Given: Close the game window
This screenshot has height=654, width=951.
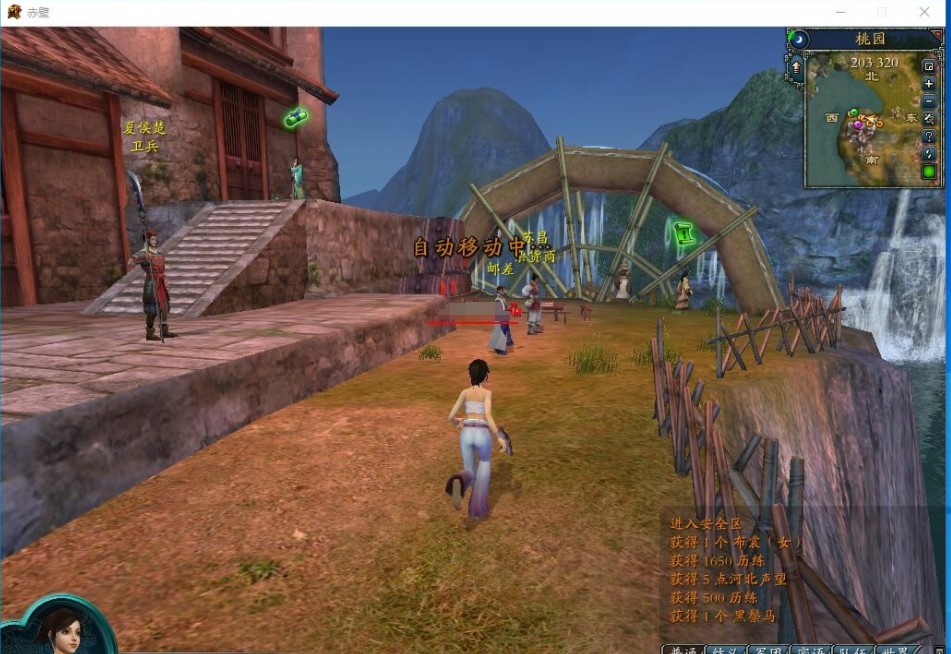Looking at the screenshot, I should pyautogui.click(x=926, y=12).
